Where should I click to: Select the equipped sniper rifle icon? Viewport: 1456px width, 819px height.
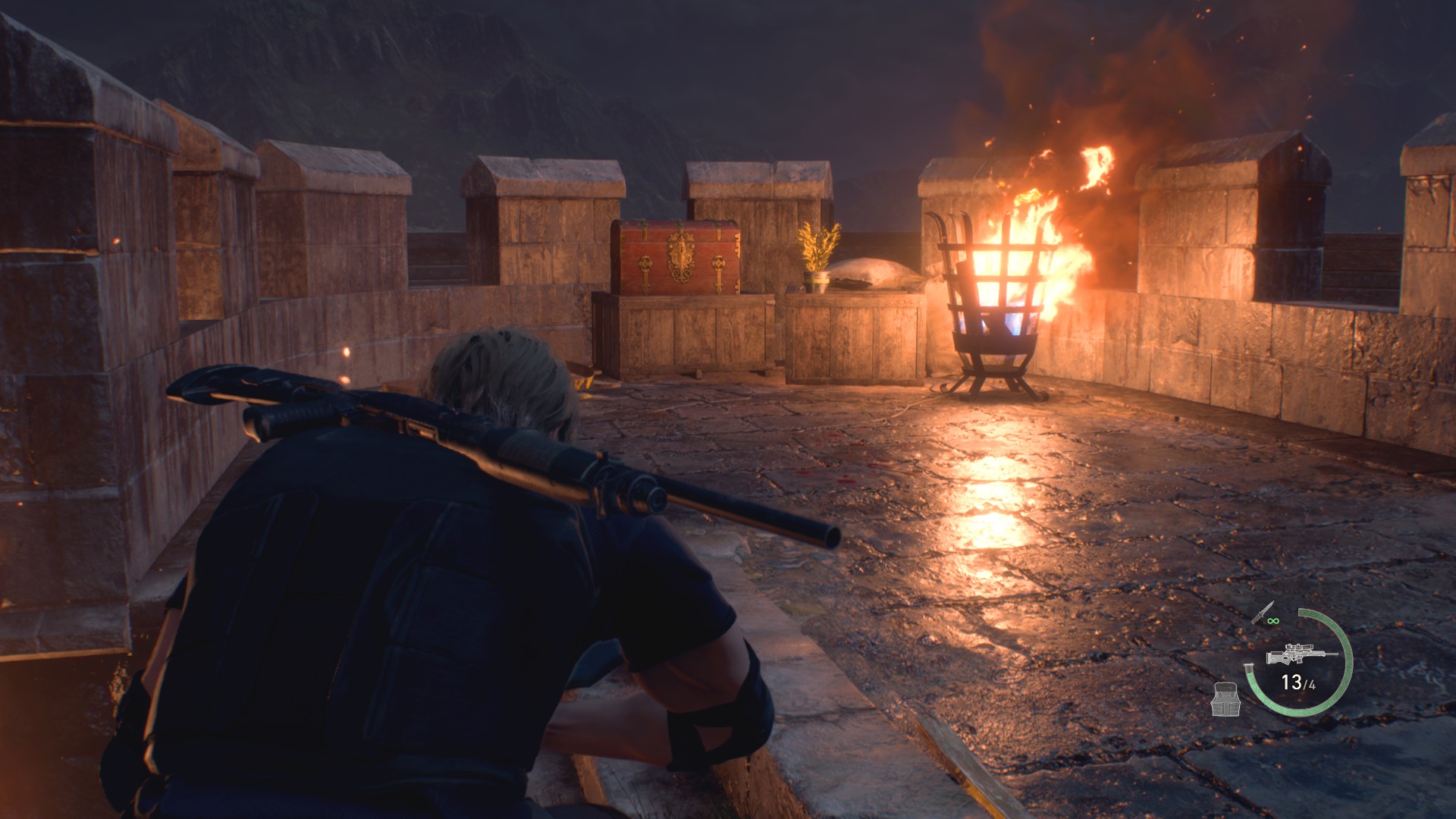point(1300,654)
